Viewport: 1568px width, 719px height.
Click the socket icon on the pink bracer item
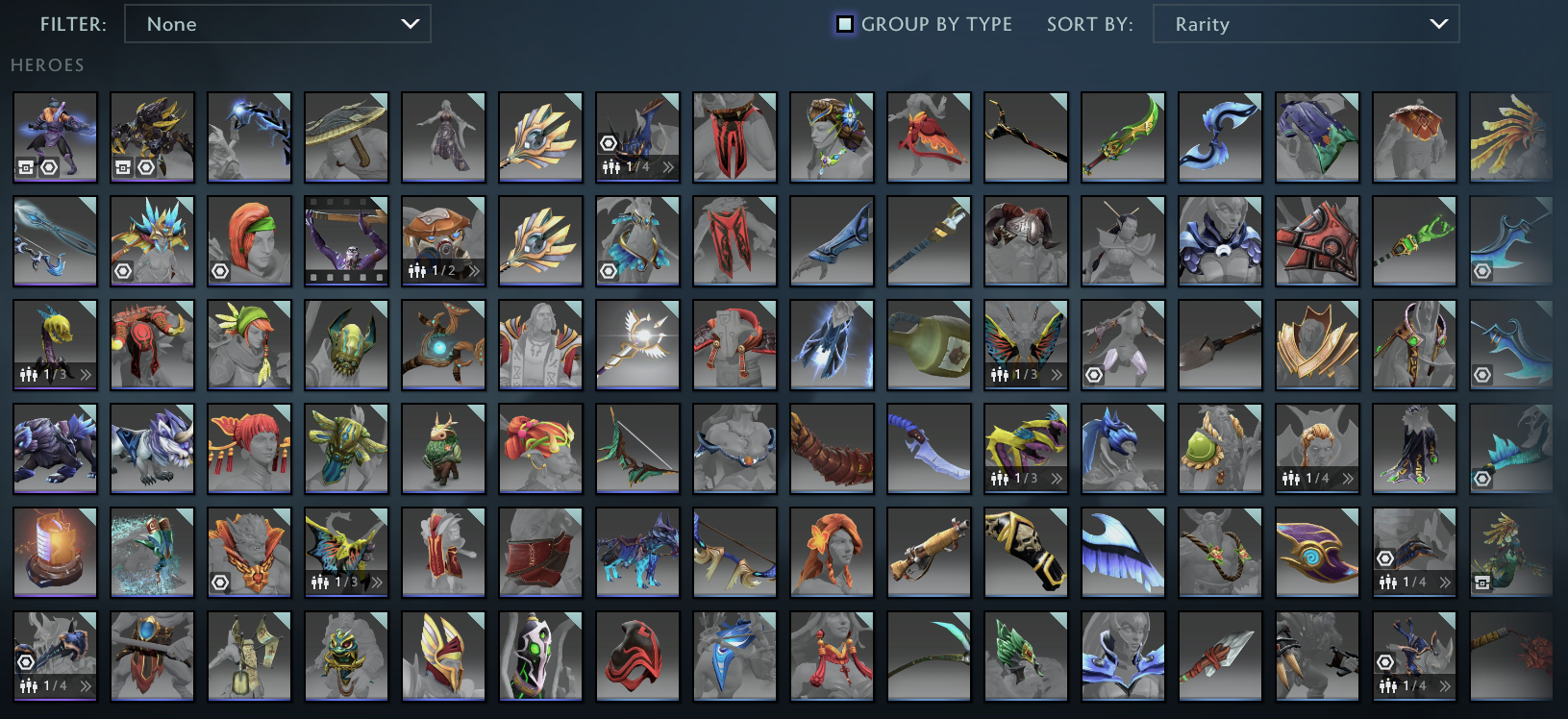point(1094,375)
